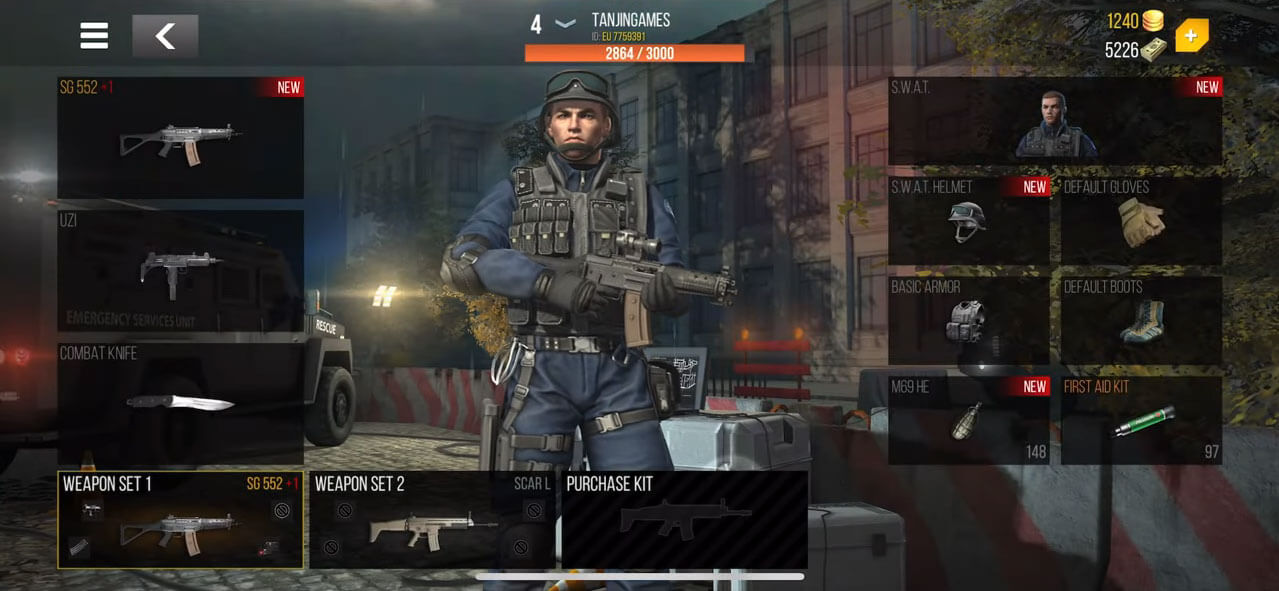Add currency with the yellow plus button
The width and height of the screenshot is (1279, 591).
1191,37
